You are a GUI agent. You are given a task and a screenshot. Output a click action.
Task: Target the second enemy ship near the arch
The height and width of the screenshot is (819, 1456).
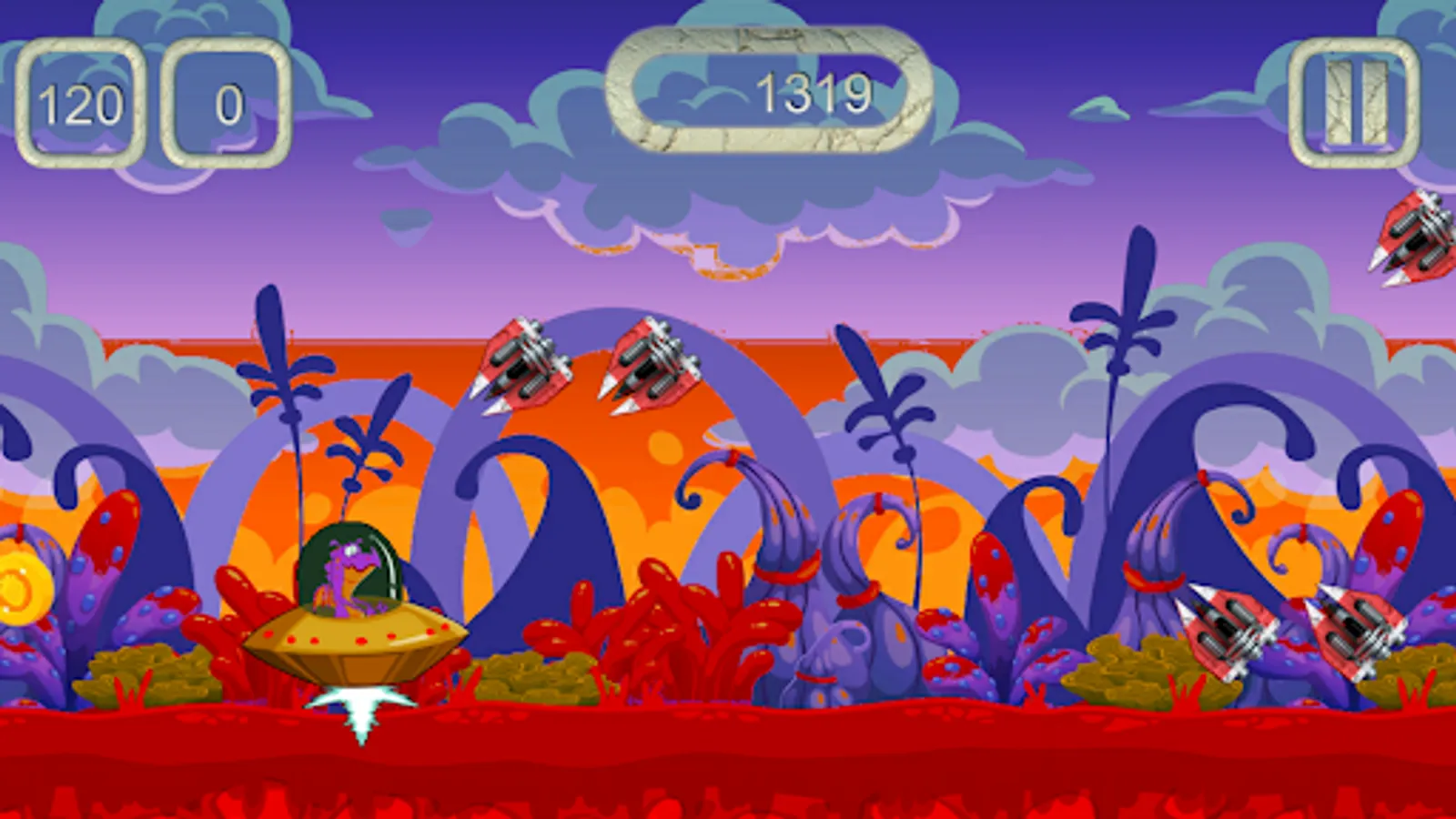tap(651, 364)
